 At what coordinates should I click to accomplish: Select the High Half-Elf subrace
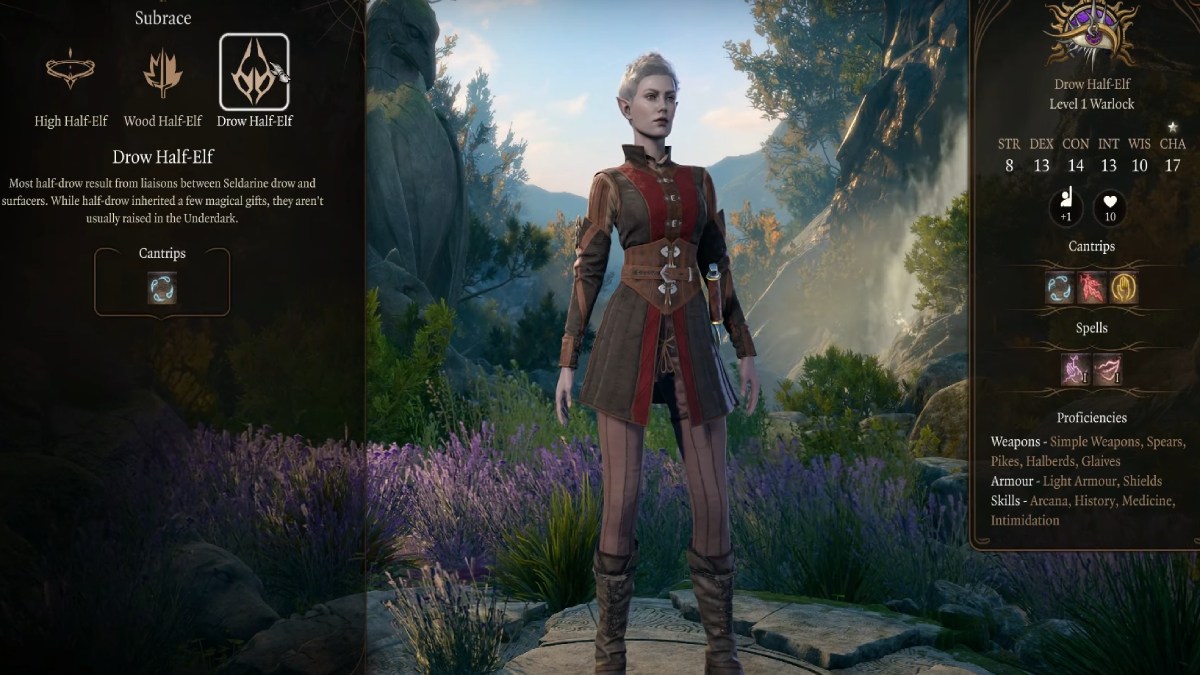pos(70,71)
